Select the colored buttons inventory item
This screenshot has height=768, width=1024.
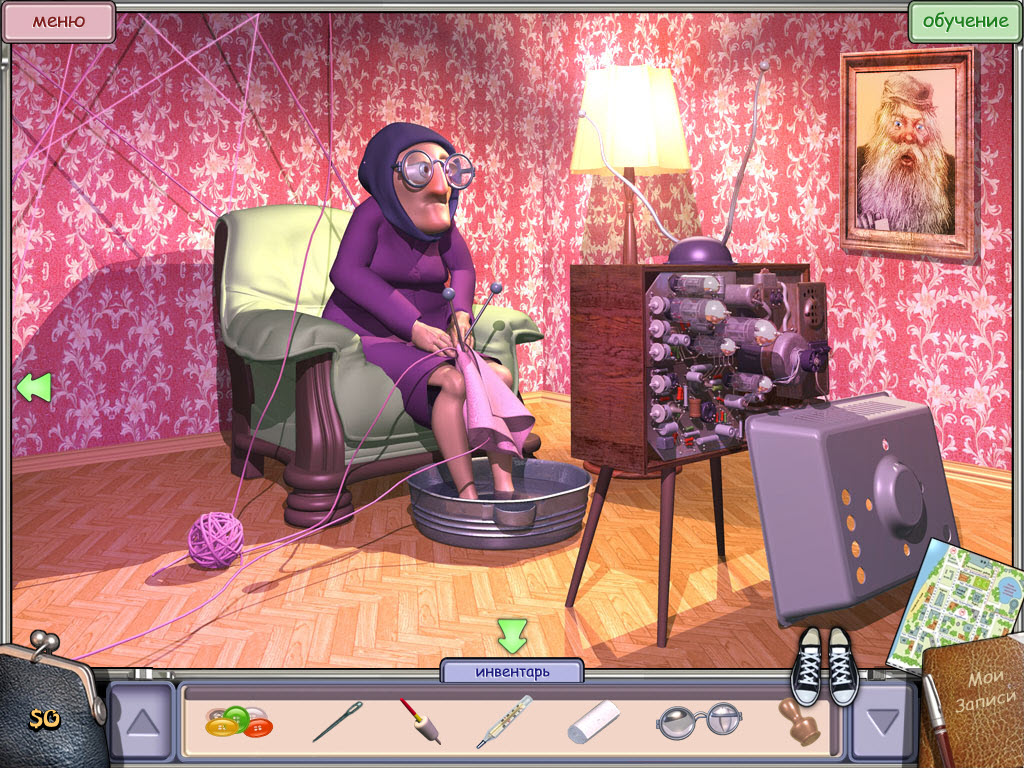(x=238, y=722)
